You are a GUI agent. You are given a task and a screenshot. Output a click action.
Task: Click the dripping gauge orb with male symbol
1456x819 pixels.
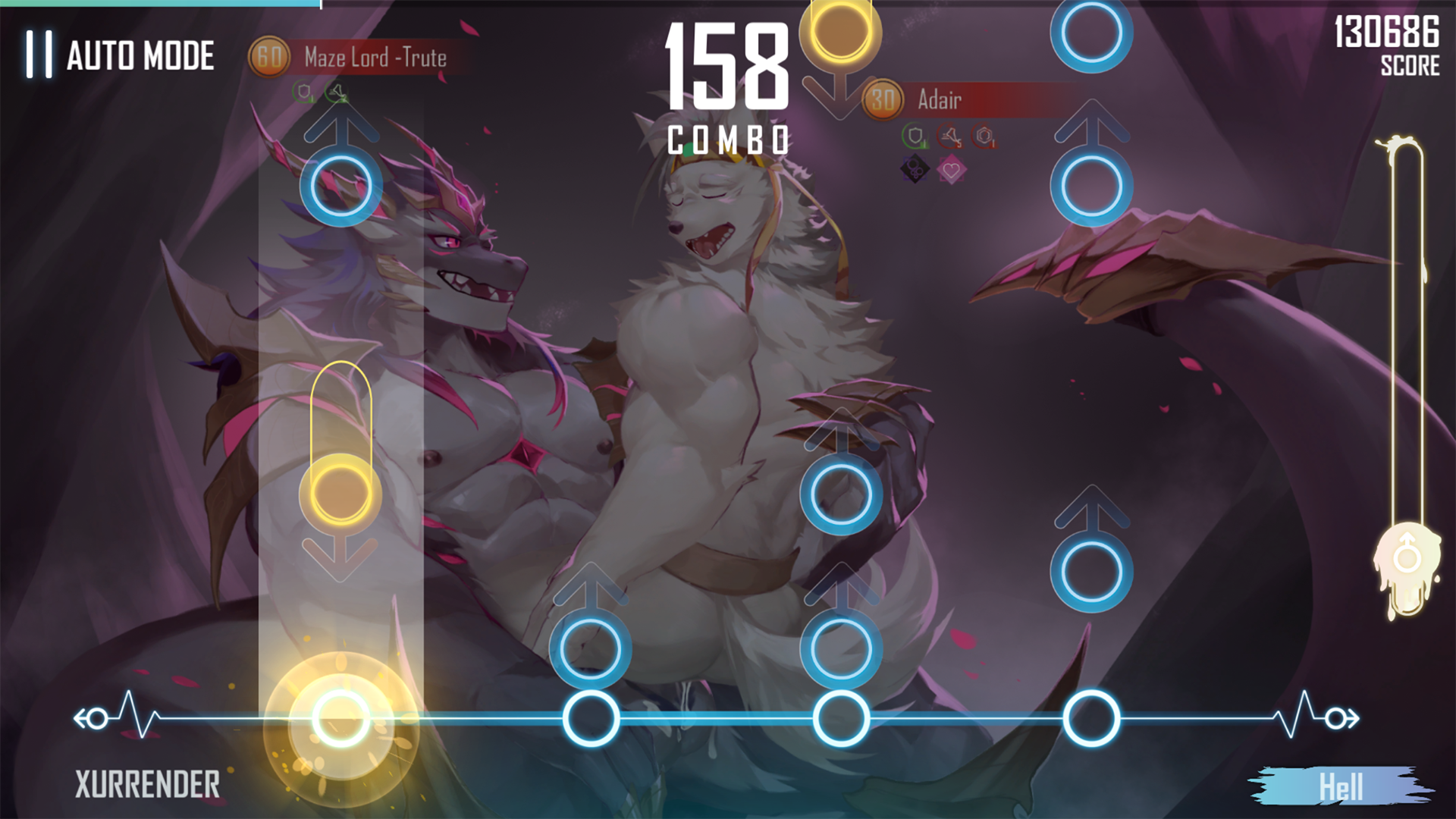click(x=1407, y=560)
